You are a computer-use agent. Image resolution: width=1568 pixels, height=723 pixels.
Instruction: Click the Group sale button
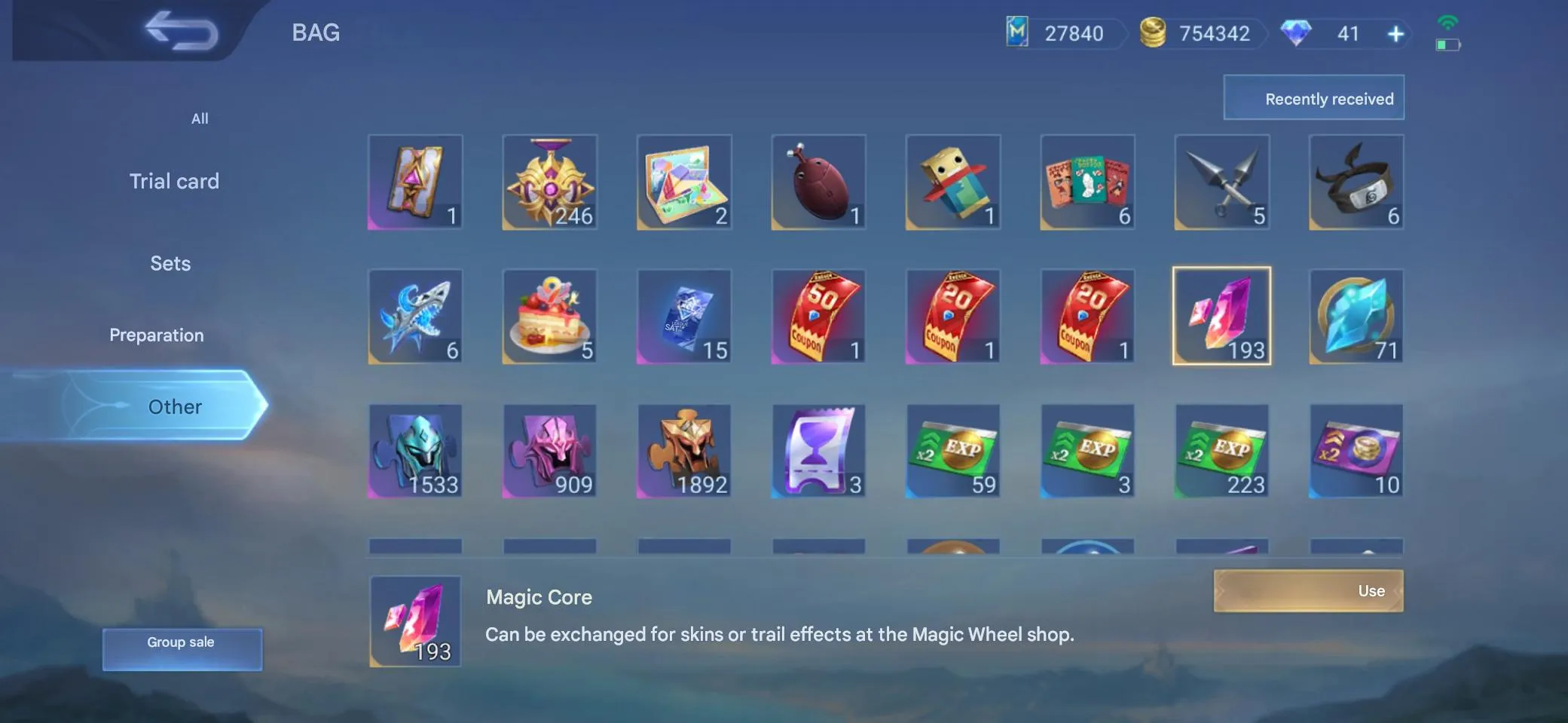[181, 642]
